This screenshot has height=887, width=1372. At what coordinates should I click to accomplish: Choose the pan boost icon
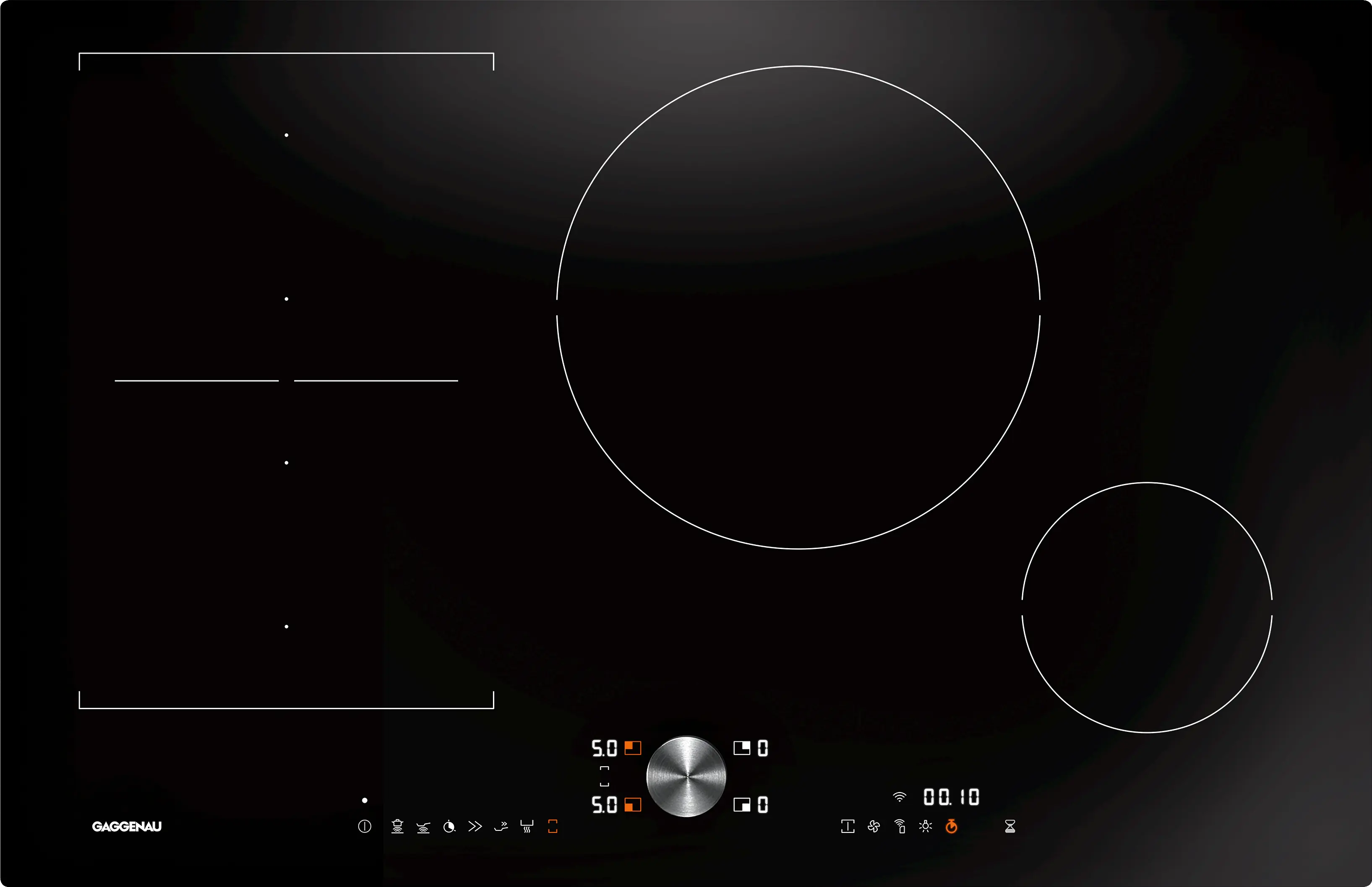[x=501, y=827]
